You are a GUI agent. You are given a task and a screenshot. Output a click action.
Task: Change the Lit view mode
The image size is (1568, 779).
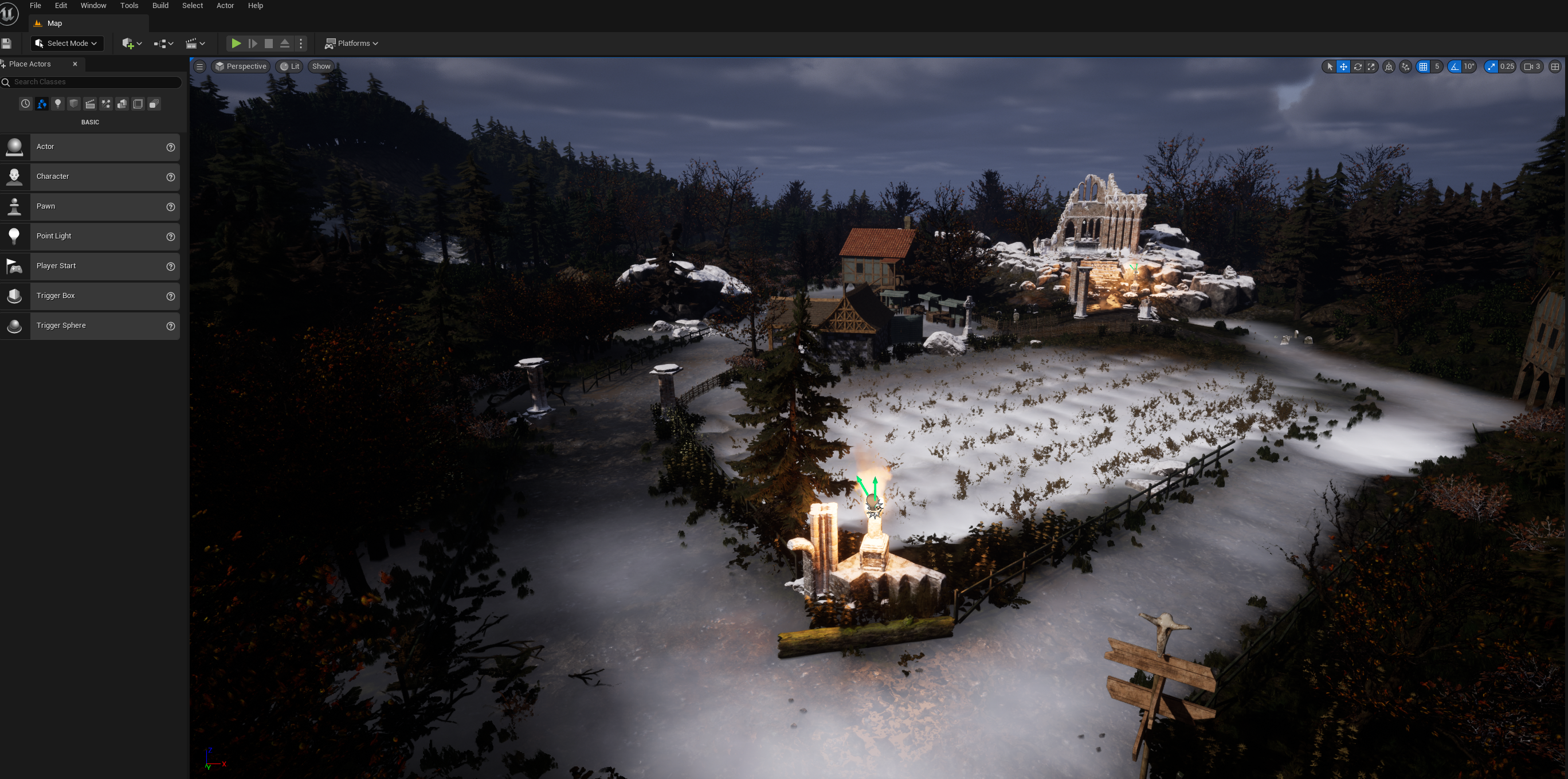tap(290, 66)
